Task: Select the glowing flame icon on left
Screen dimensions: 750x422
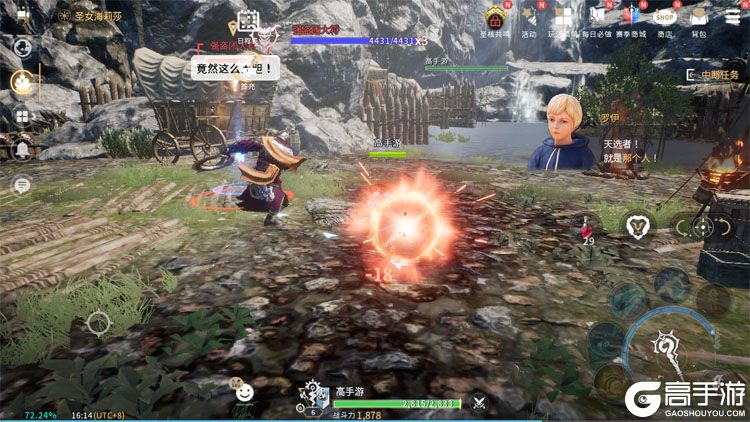Action: tap(21, 82)
